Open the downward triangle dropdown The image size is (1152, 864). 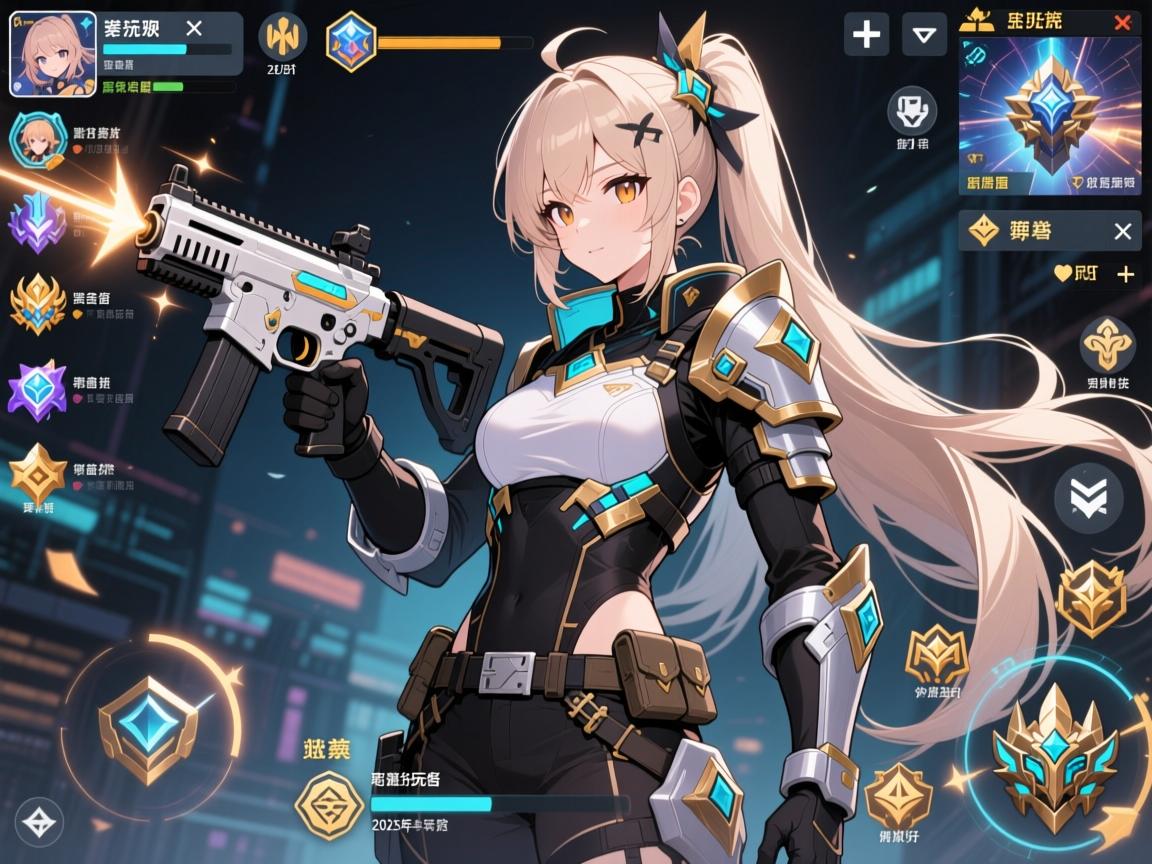click(x=924, y=35)
